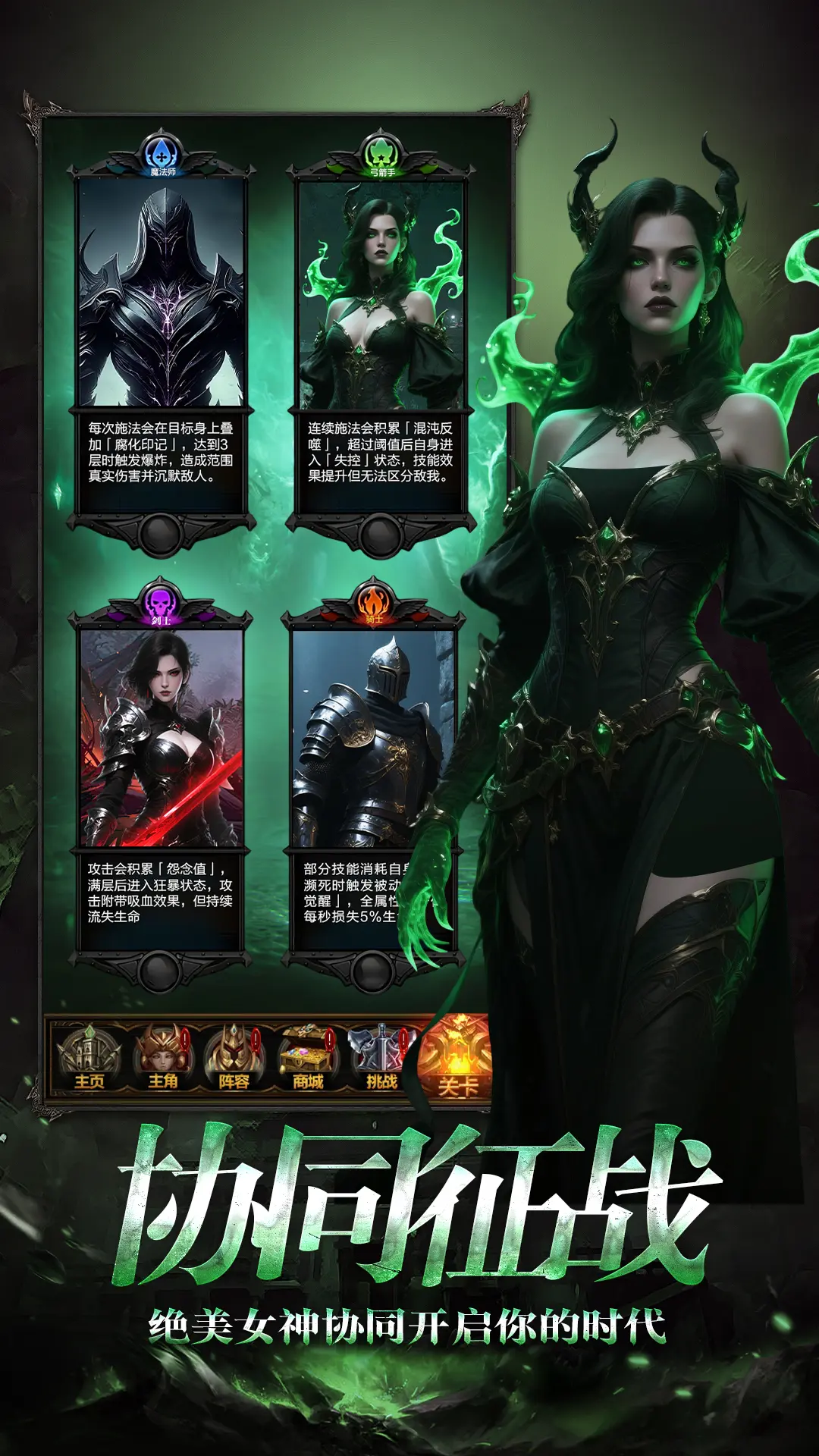Select the 挑战 challenge tab
This screenshot has width=819, height=1456.
[x=381, y=1058]
